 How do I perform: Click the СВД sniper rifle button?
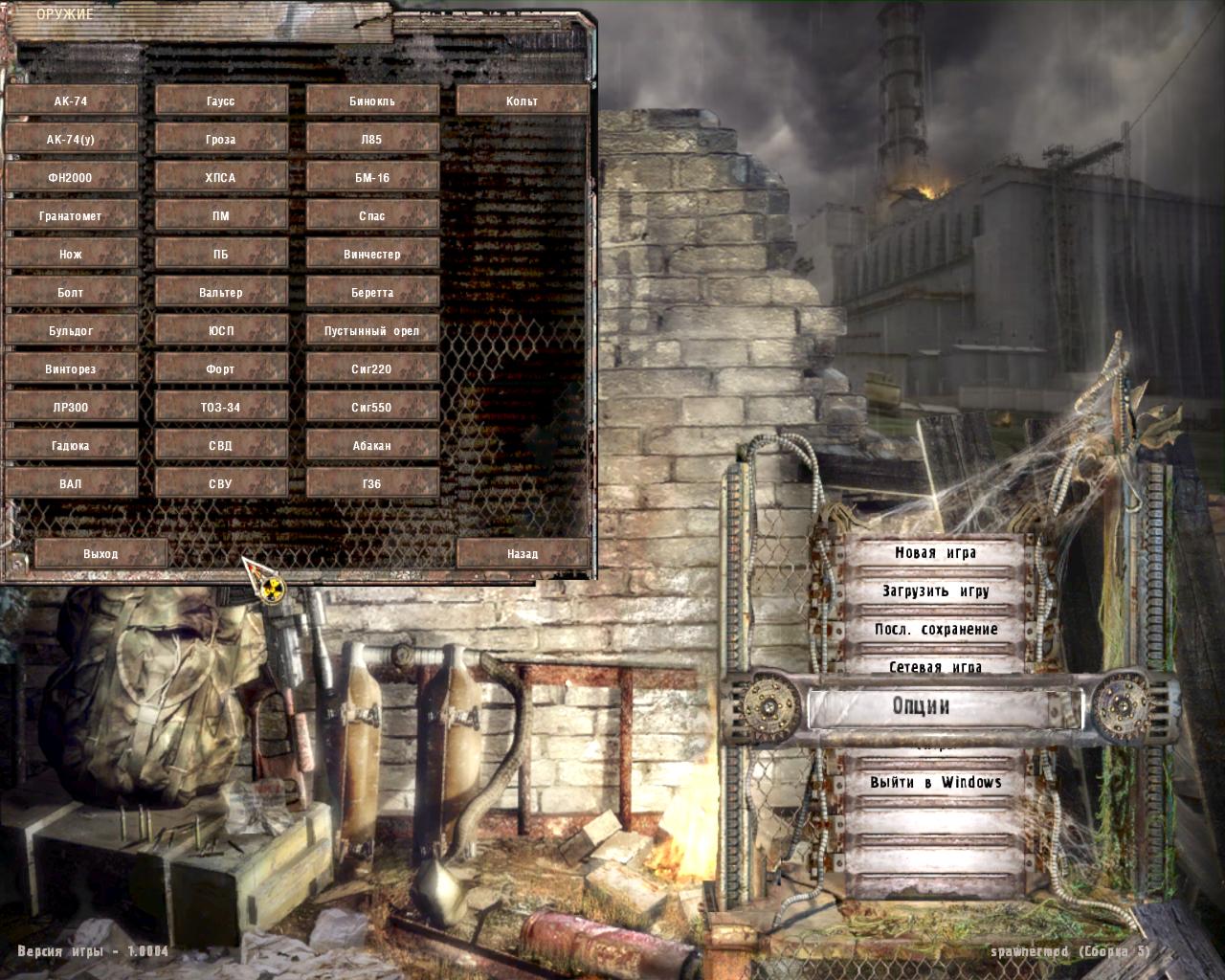coord(222,444)
